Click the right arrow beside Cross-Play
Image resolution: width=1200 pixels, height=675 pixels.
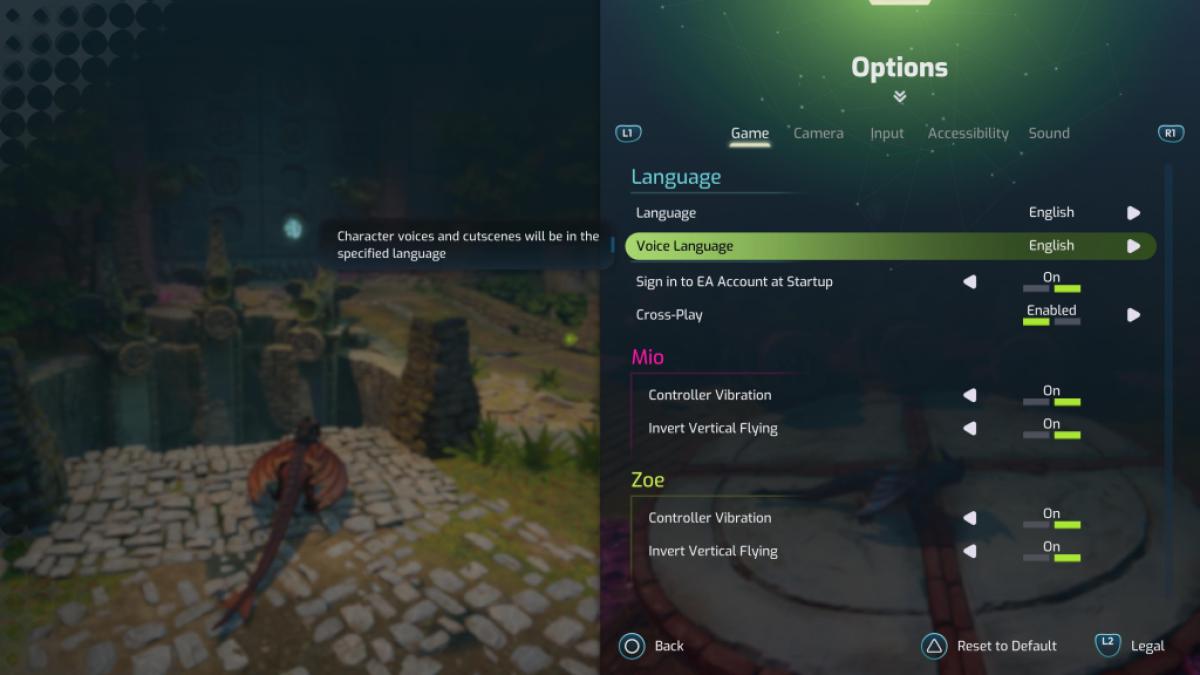coord(1133,315)
